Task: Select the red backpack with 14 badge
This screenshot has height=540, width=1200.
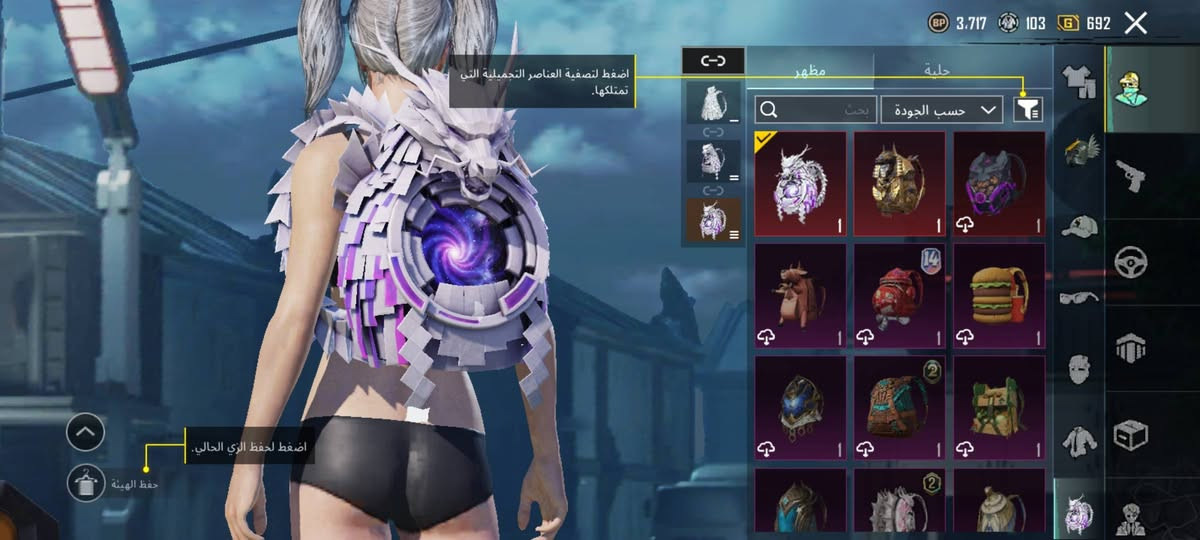Action: 899,296
